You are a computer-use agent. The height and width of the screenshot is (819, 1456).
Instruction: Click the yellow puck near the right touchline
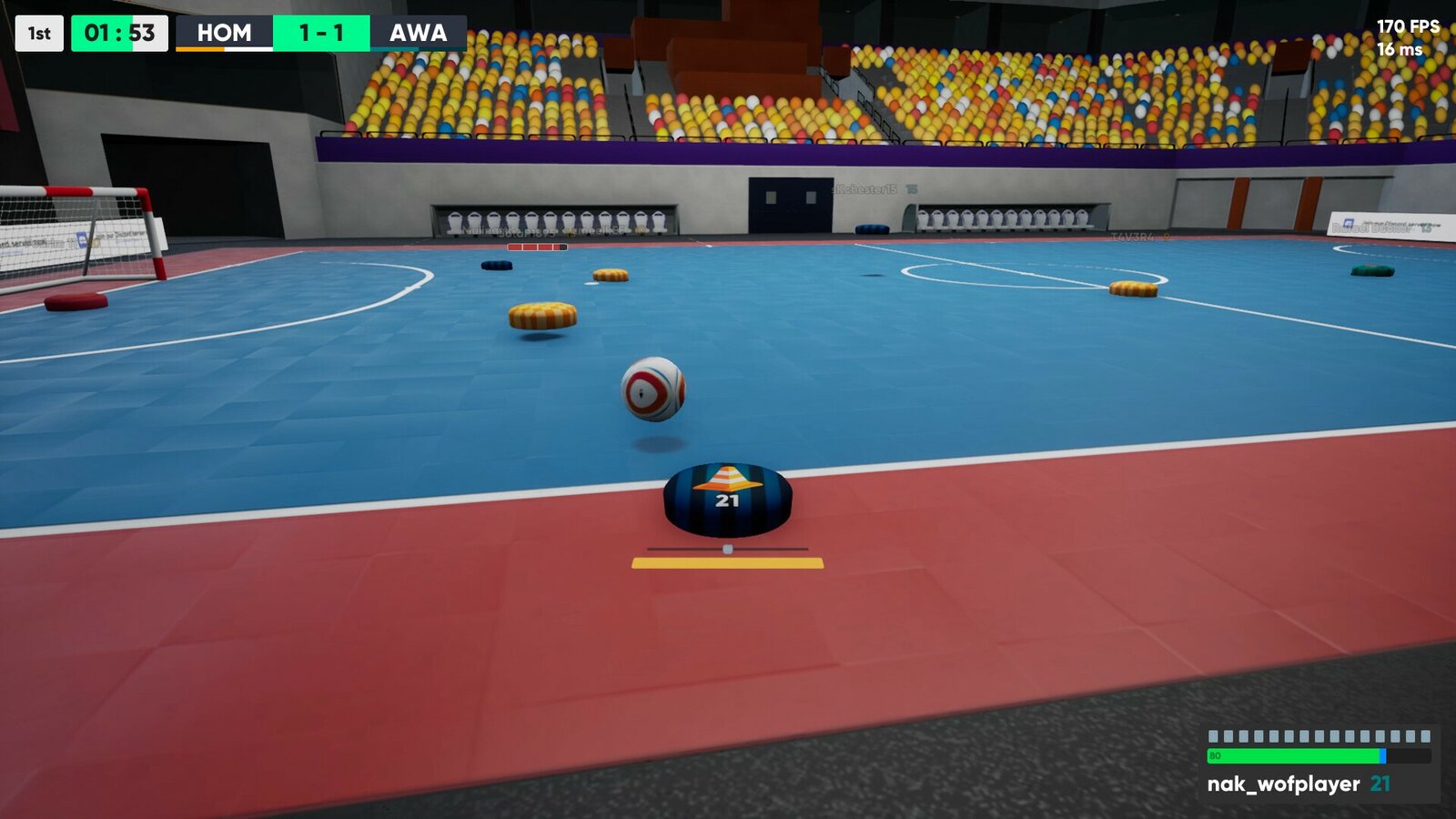(x=1135, y=289)
